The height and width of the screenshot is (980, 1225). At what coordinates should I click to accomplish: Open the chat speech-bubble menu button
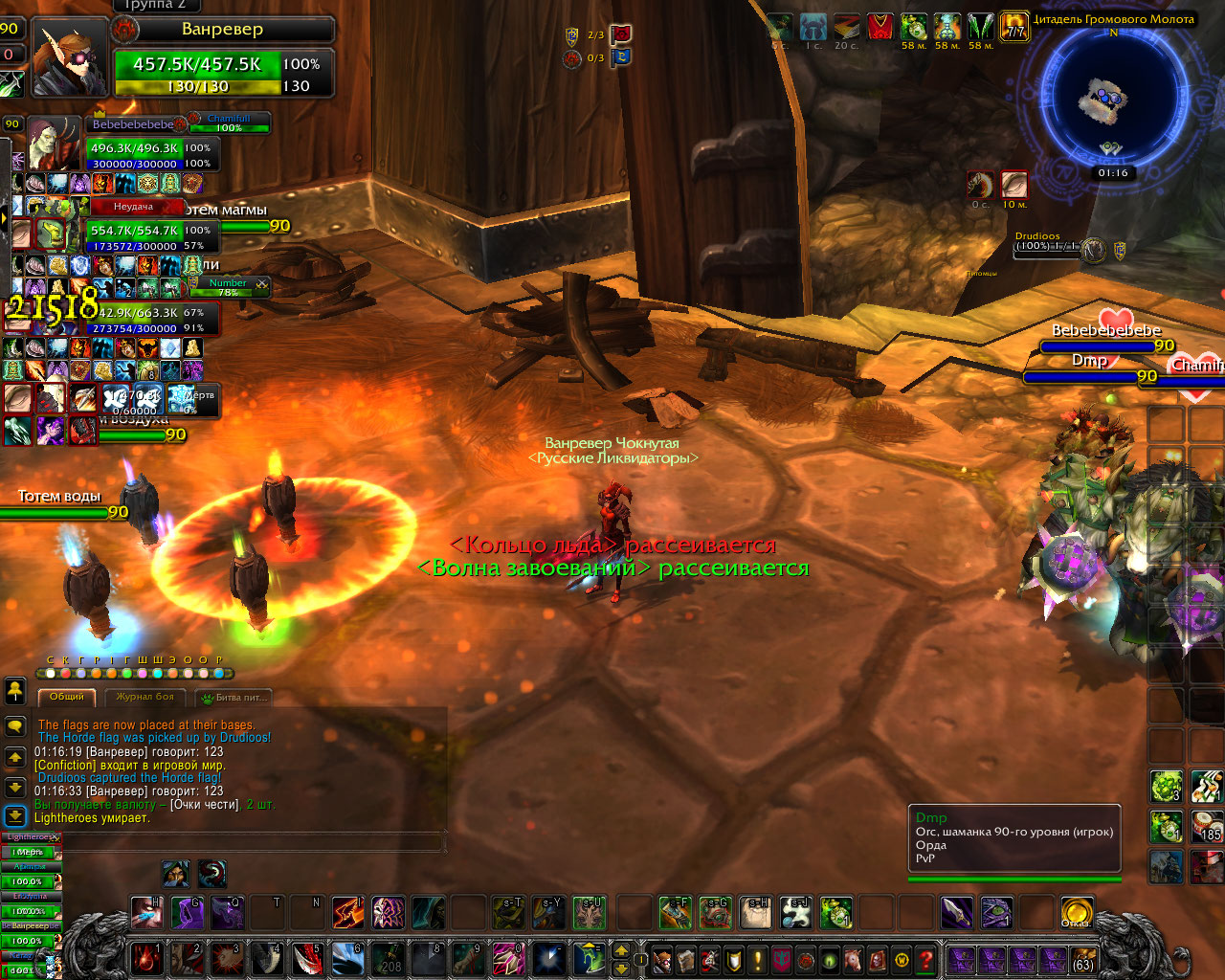point(15,727)
